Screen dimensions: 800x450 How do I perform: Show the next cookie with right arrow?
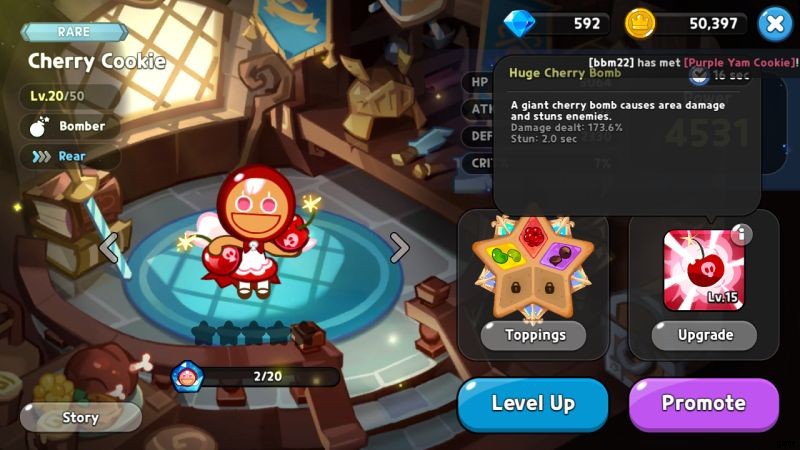pos(399,246)
